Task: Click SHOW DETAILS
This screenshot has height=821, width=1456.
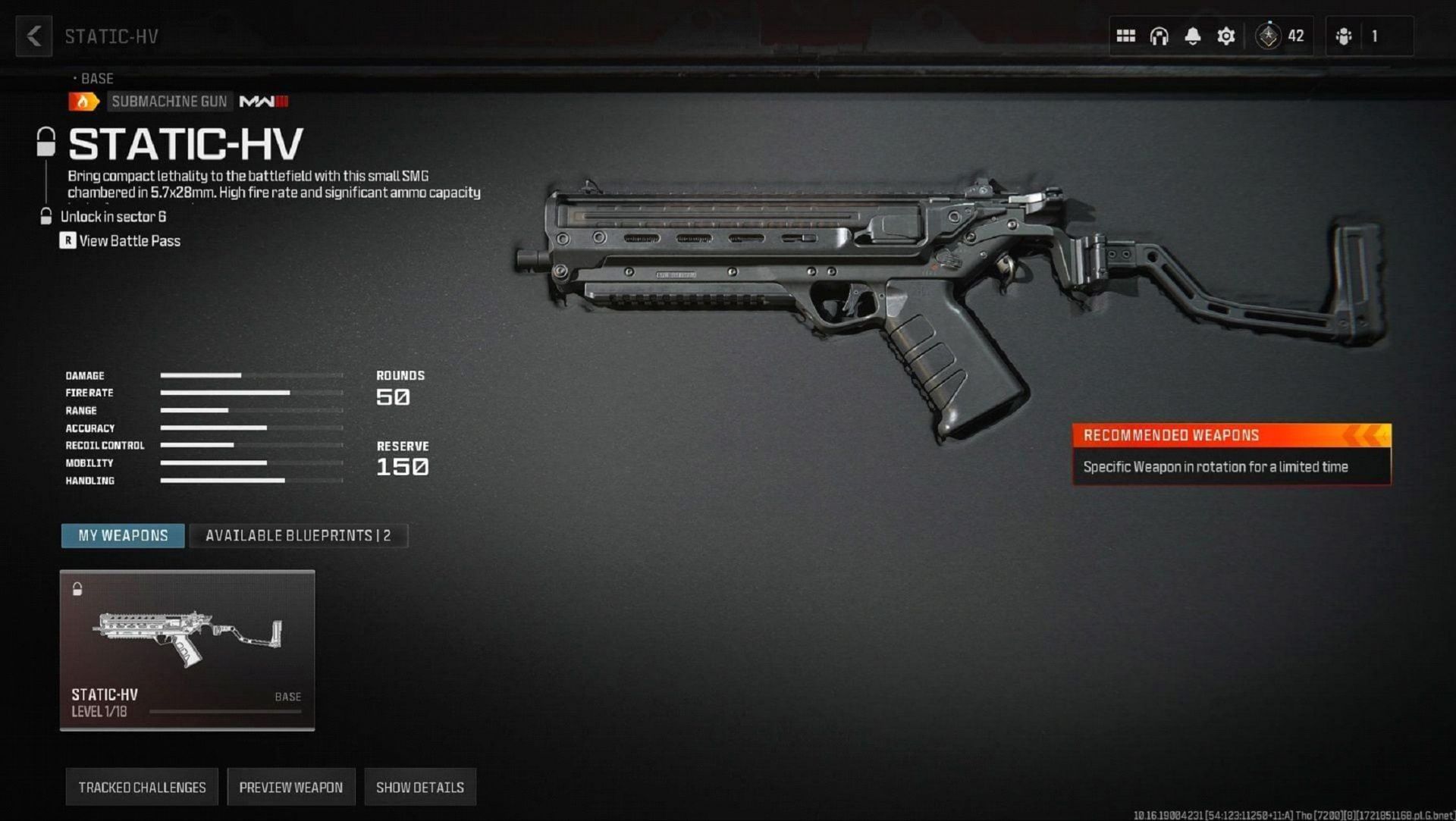Action: (x=419, y=787)
